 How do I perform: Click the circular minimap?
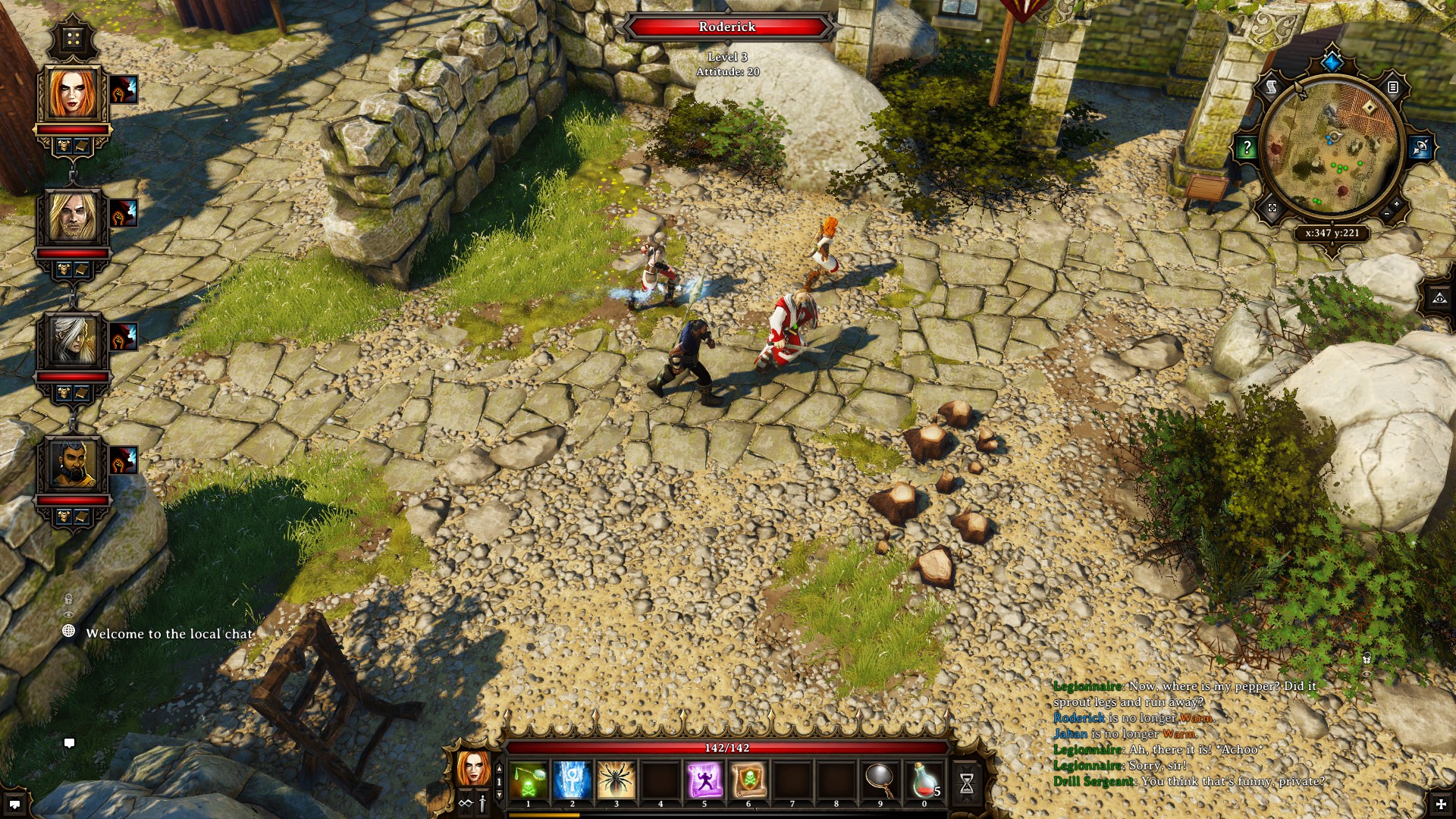click(x=1332, y=148)
